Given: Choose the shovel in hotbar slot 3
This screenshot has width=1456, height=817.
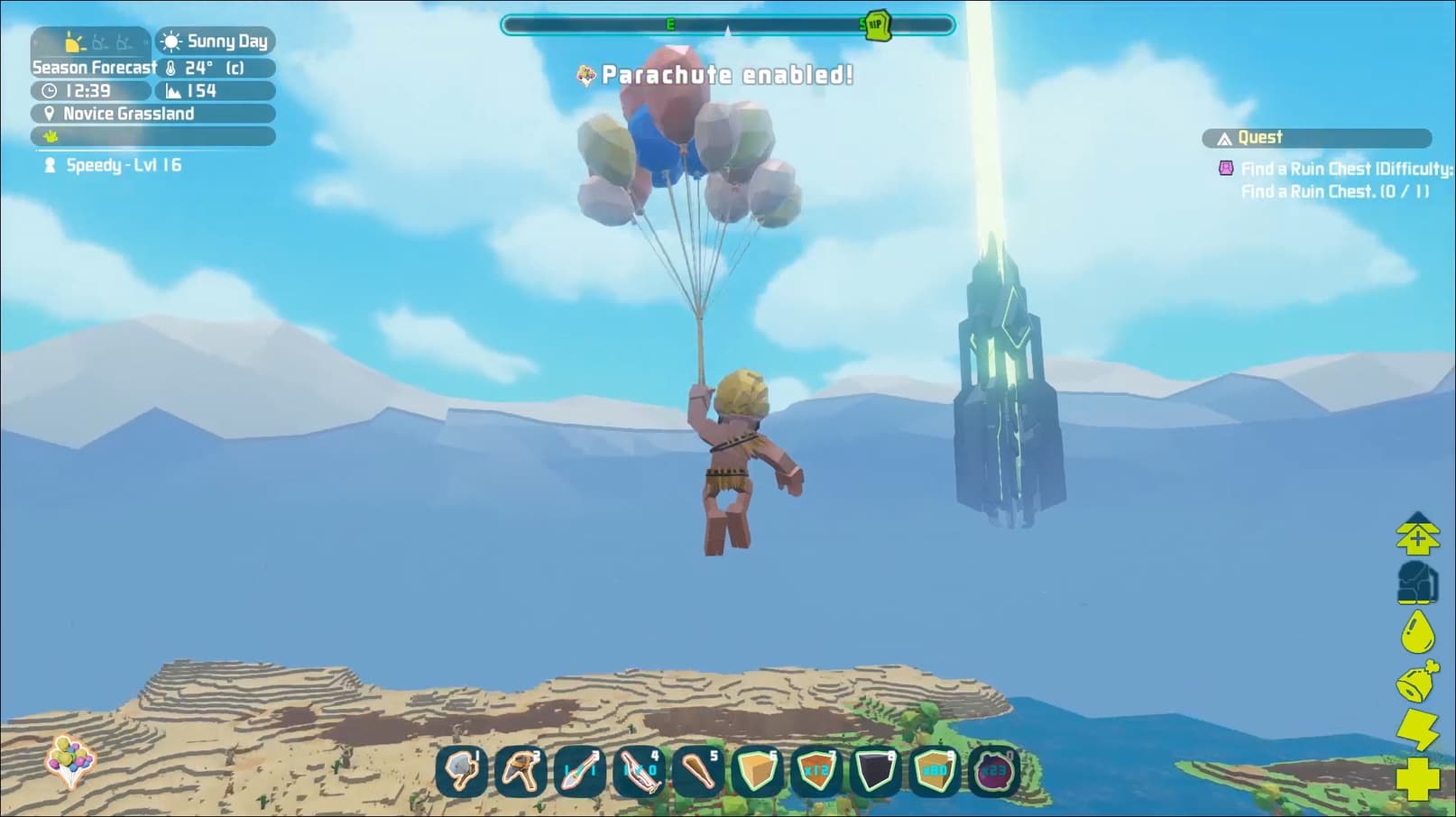Looking at the screenshot, I should [579, 771].
